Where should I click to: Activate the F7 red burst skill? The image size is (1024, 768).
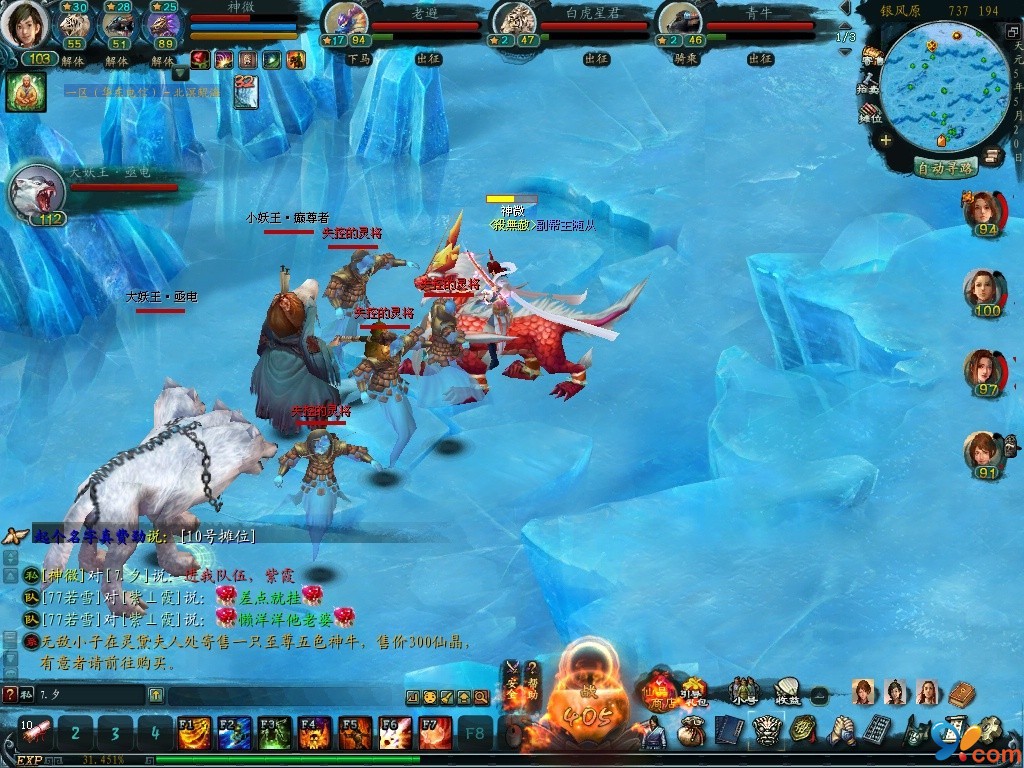435,734
